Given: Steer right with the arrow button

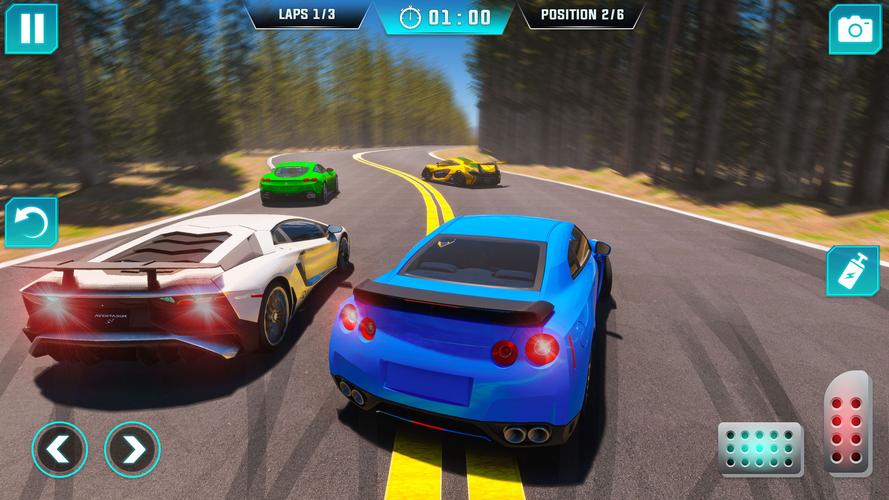Looking at the screenshot, I should click(x=132, y=449).
